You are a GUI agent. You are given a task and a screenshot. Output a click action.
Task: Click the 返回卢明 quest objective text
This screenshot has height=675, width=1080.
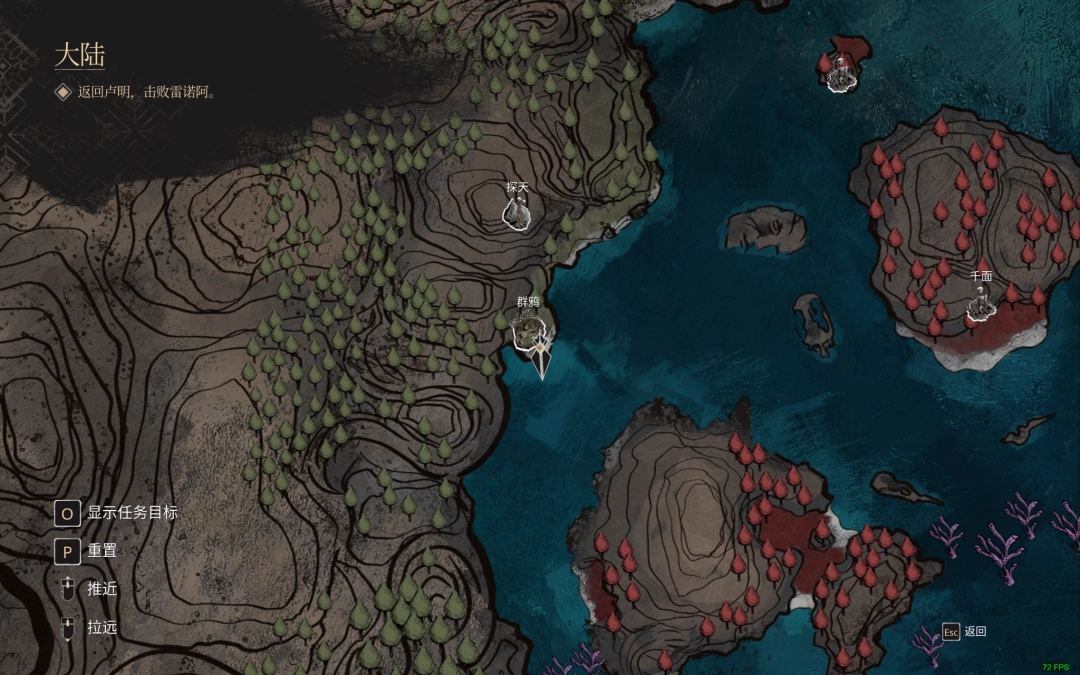147,92
